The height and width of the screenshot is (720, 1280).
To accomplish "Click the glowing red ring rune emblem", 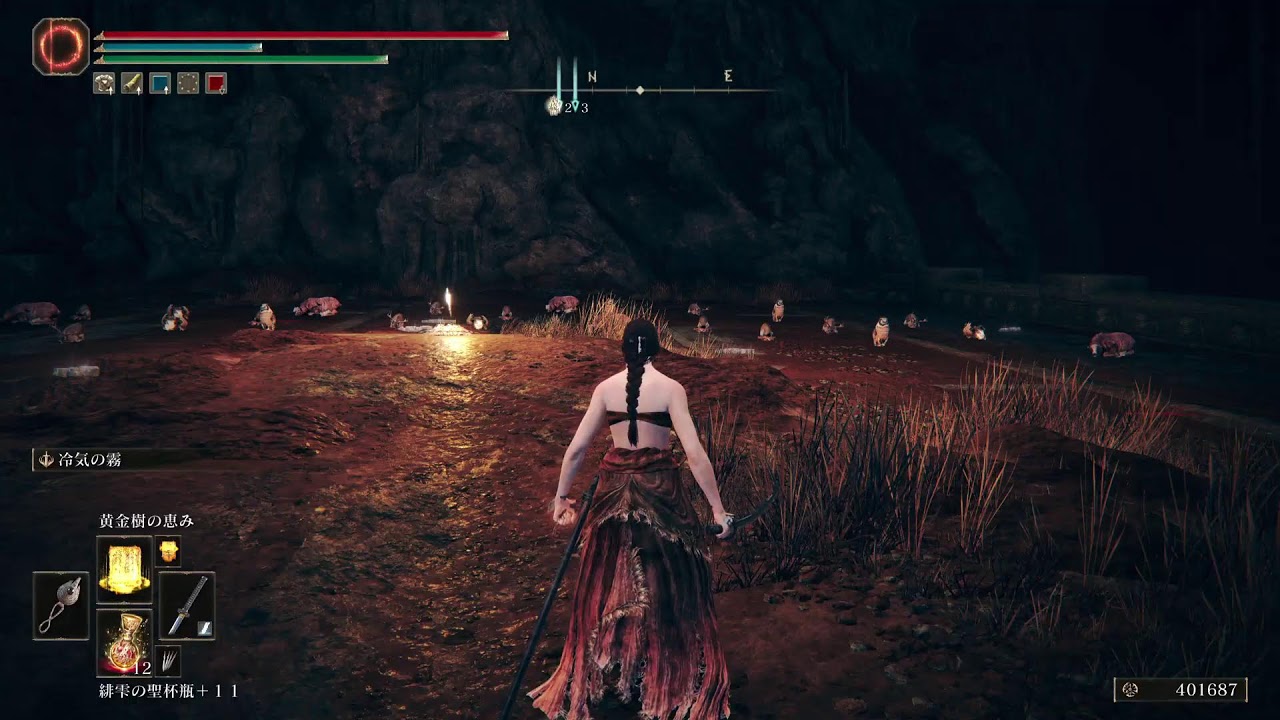I will tap(62, 46).
